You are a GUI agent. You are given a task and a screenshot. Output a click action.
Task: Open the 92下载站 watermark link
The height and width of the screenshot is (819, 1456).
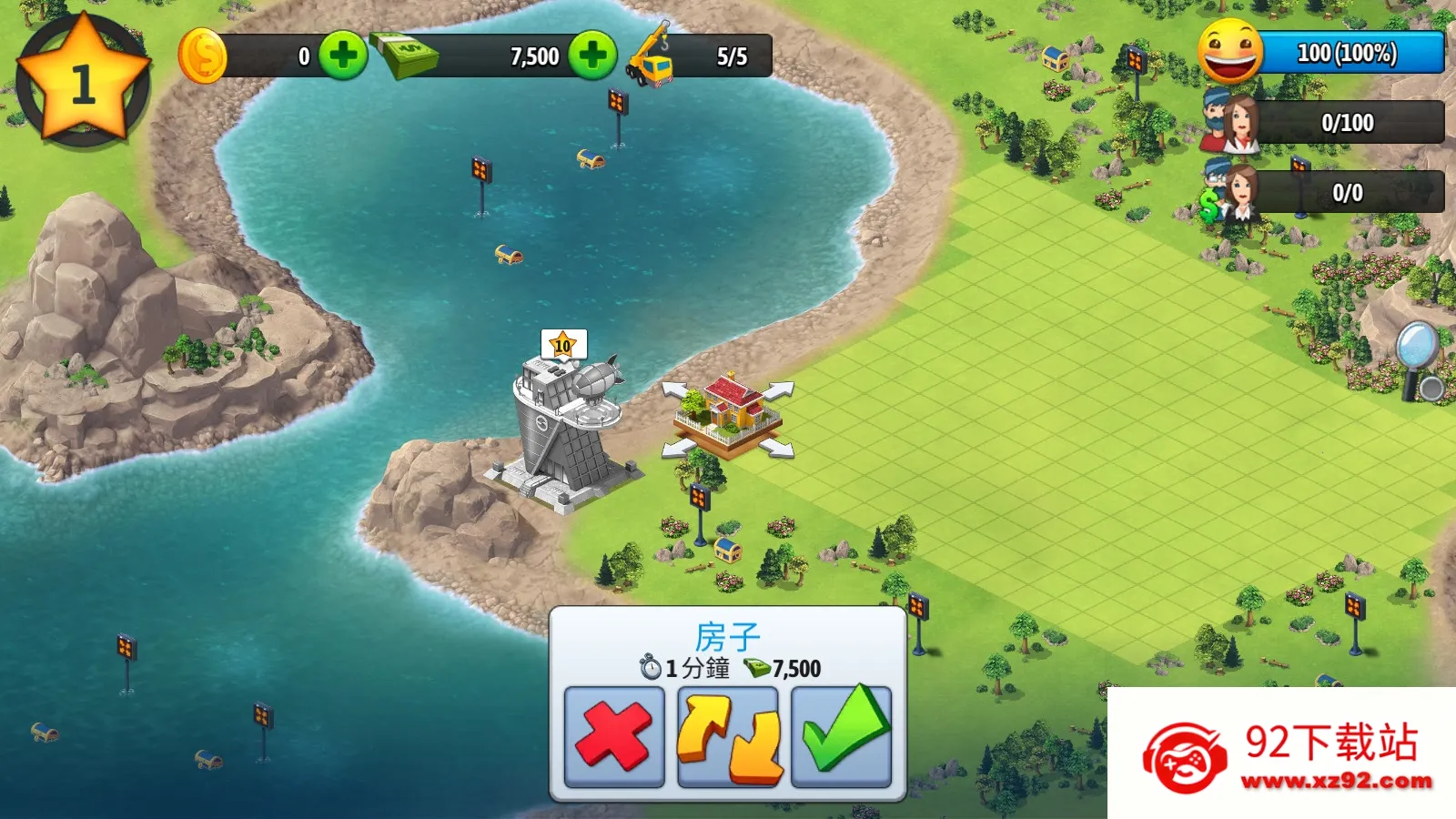pos(1283,753)
